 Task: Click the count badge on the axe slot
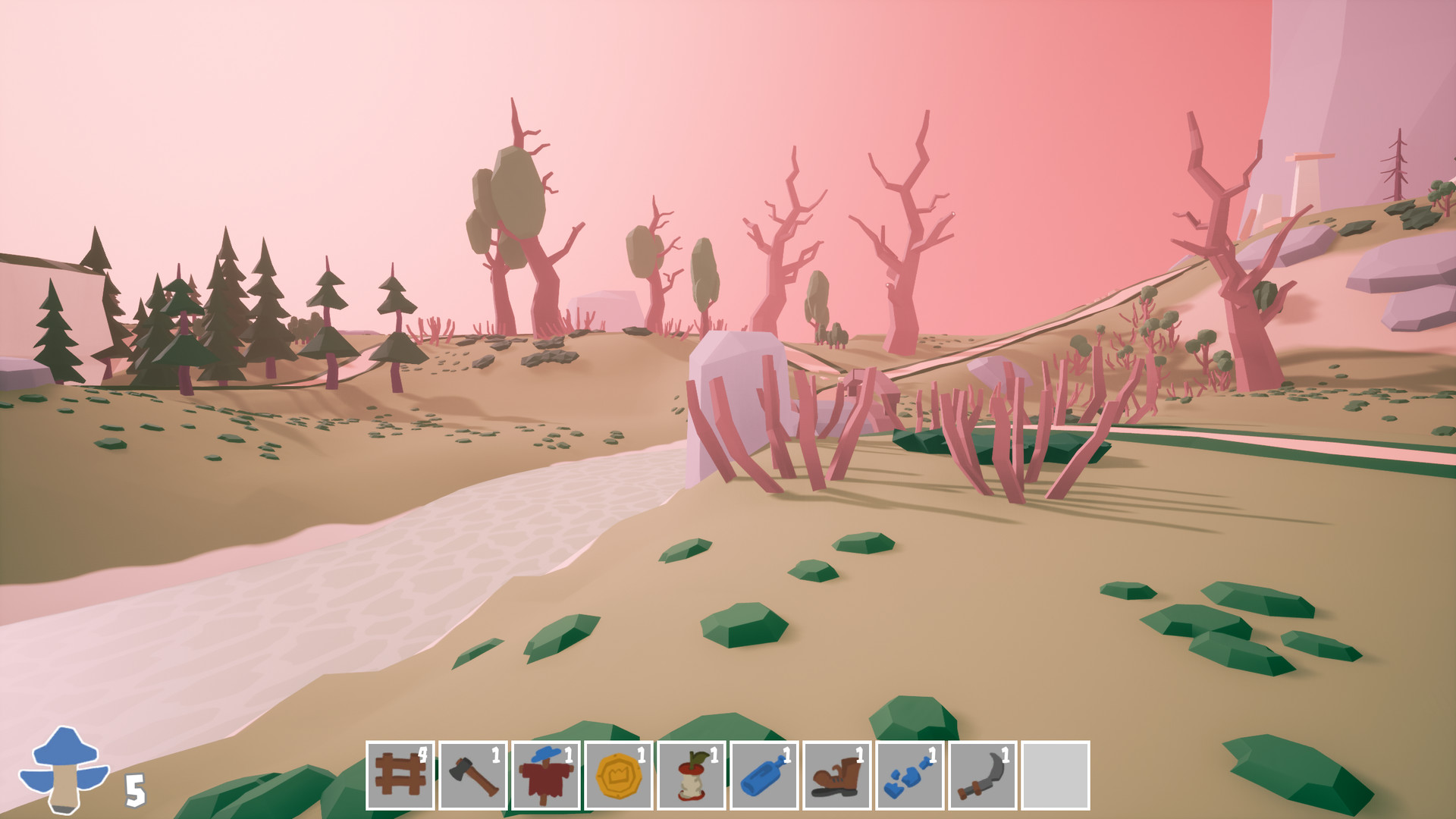(496, 753)
